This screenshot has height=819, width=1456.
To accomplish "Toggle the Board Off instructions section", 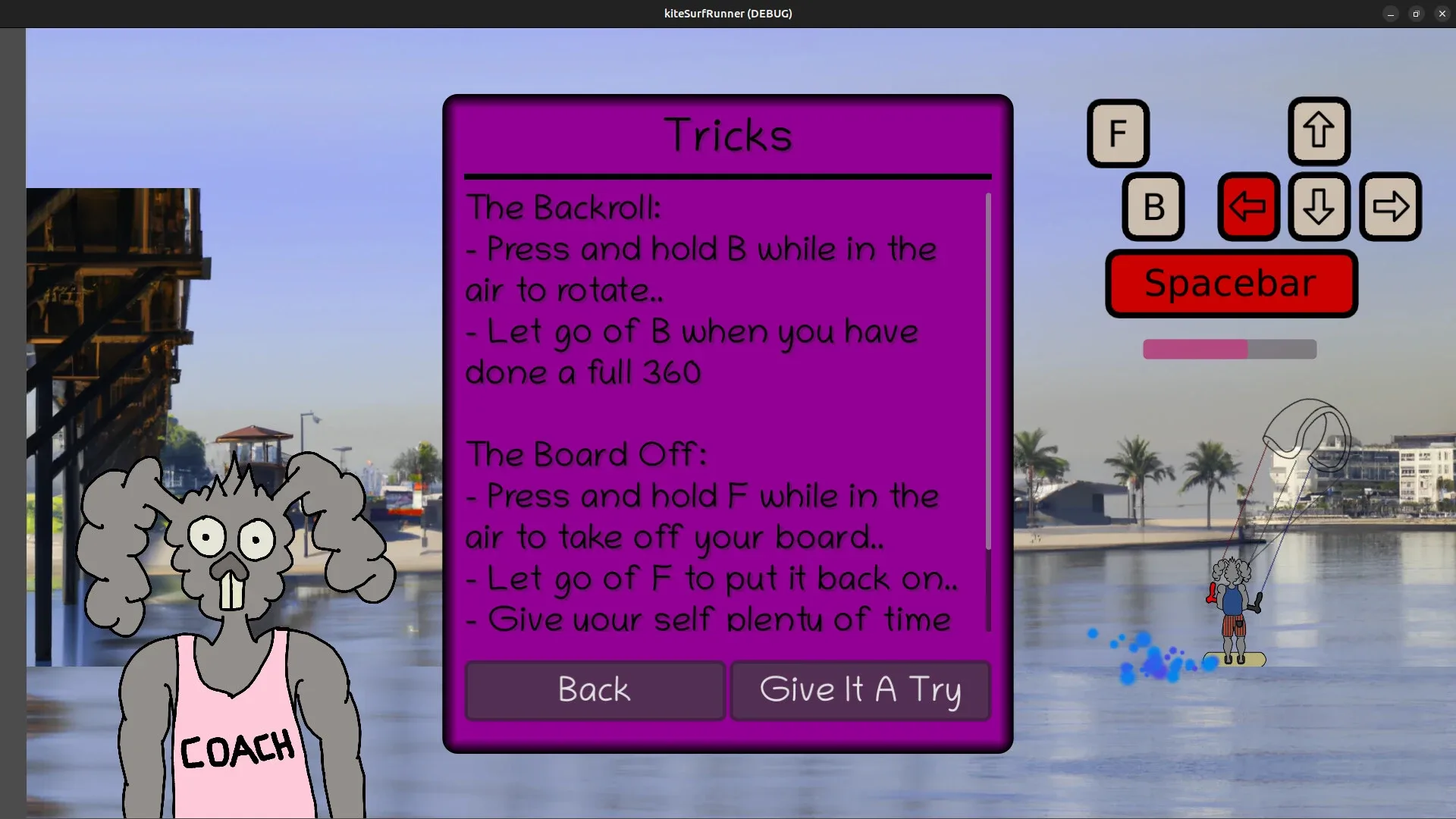I will (585, 454).
